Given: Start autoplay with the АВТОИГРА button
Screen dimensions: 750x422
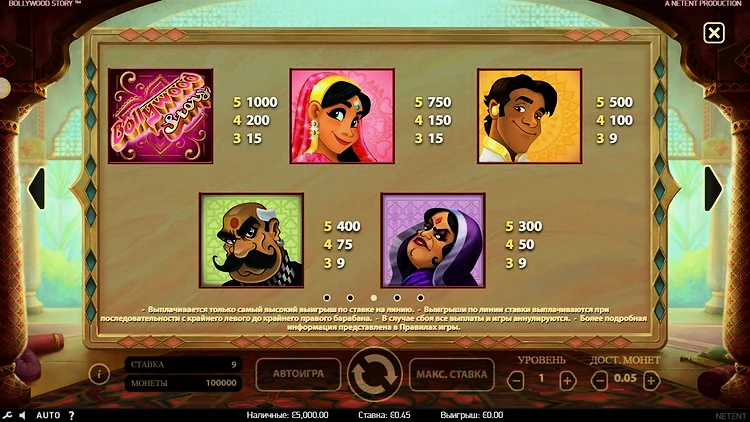Looking at the screenshot, I should pyautogui.click(x=298, y=374).
